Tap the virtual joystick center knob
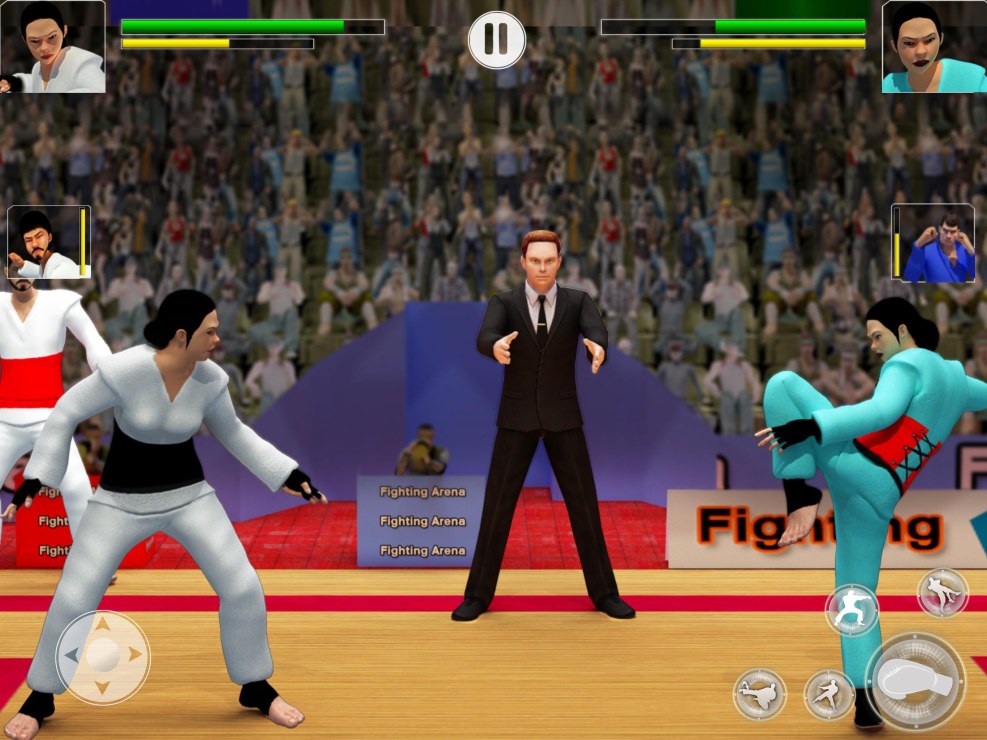Screen dimensions: 987x740 tap(102, 655)
